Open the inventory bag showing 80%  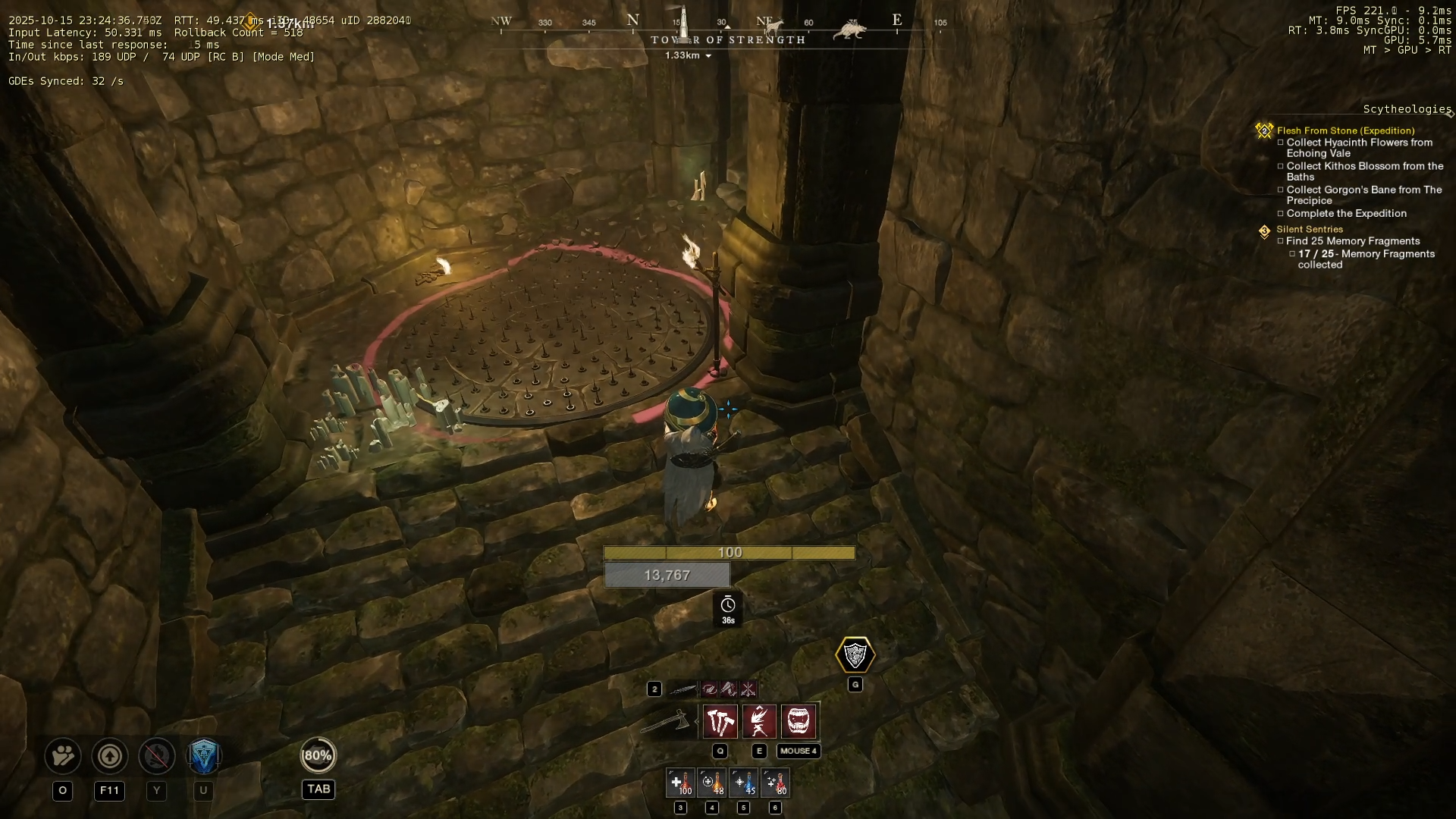pyautogui.click(x=318, y=755)
